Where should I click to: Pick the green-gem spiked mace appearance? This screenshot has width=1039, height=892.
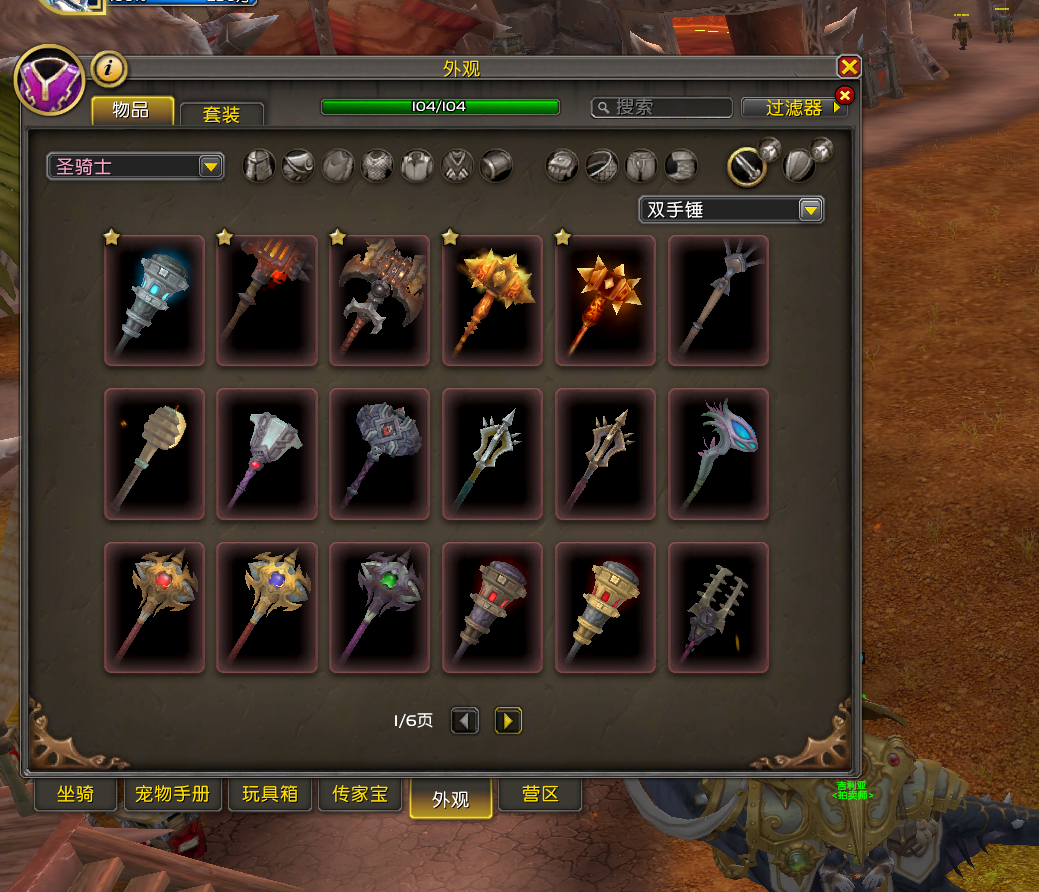pos(380,608)
